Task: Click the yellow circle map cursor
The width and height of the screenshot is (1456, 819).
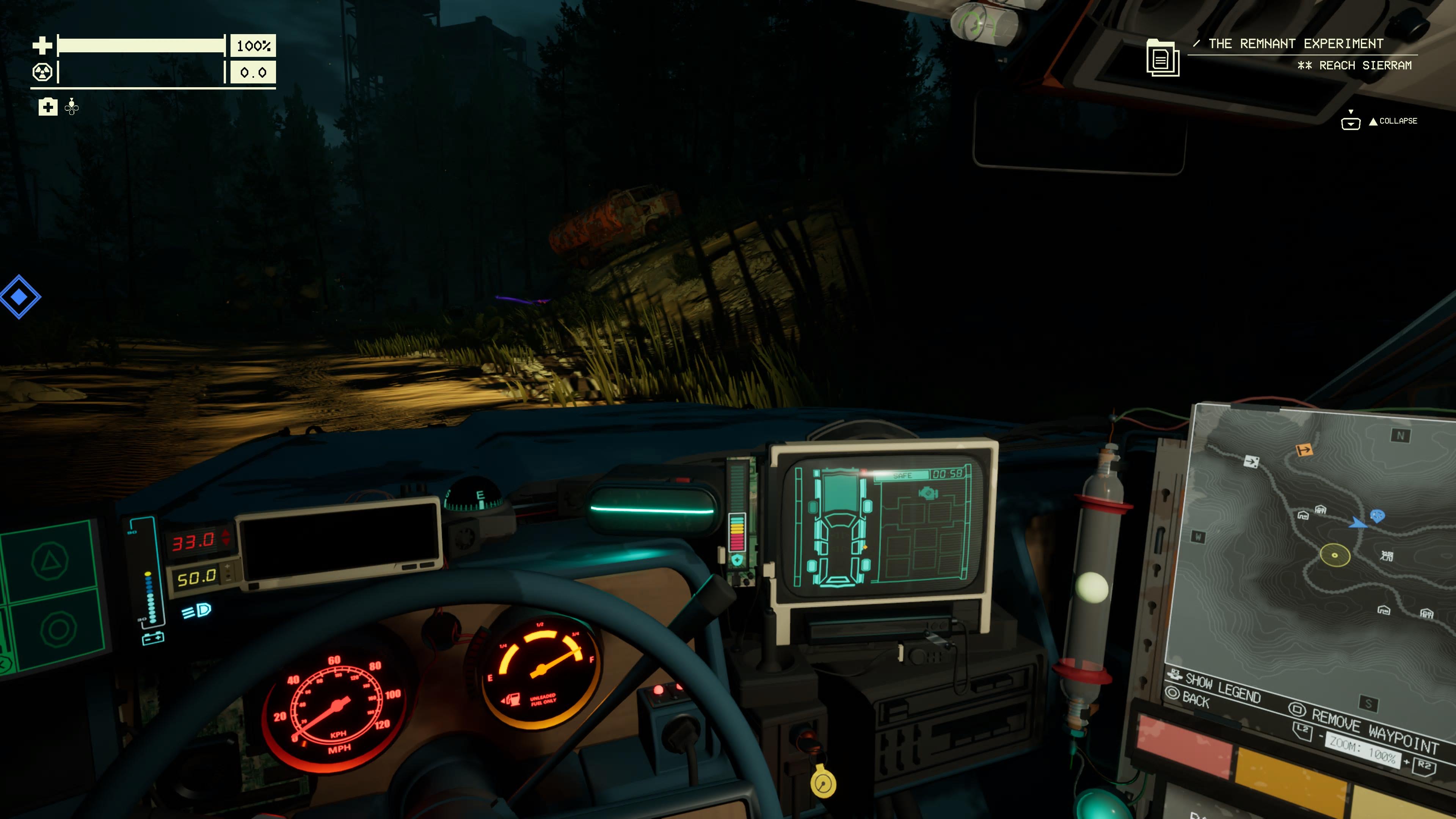Action: 1335,554
